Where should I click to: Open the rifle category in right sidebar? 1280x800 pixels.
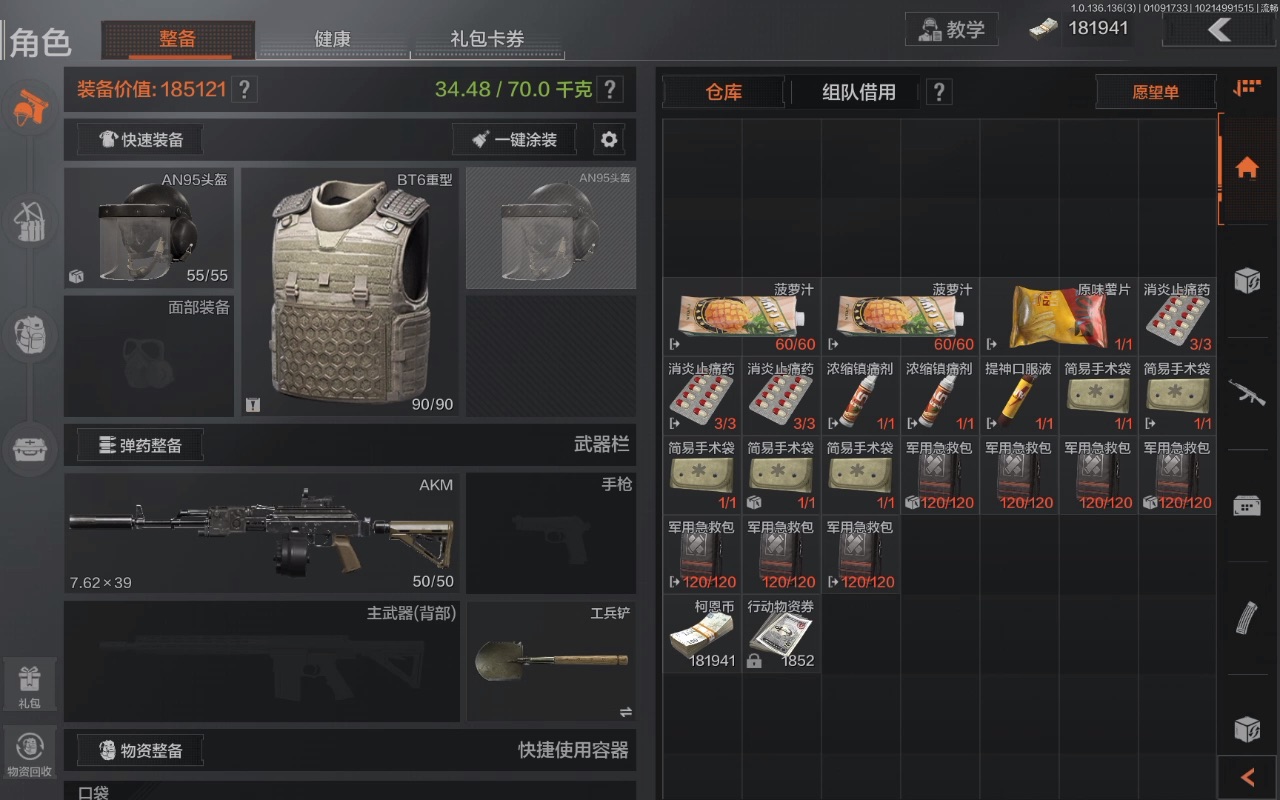point(1246,389)
